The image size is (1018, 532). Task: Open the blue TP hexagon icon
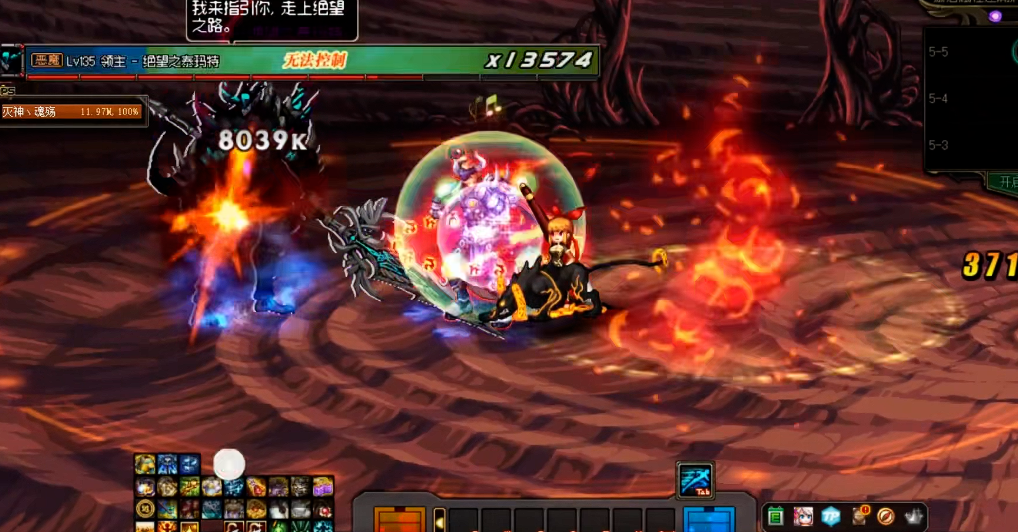click(x=830, y=516)
